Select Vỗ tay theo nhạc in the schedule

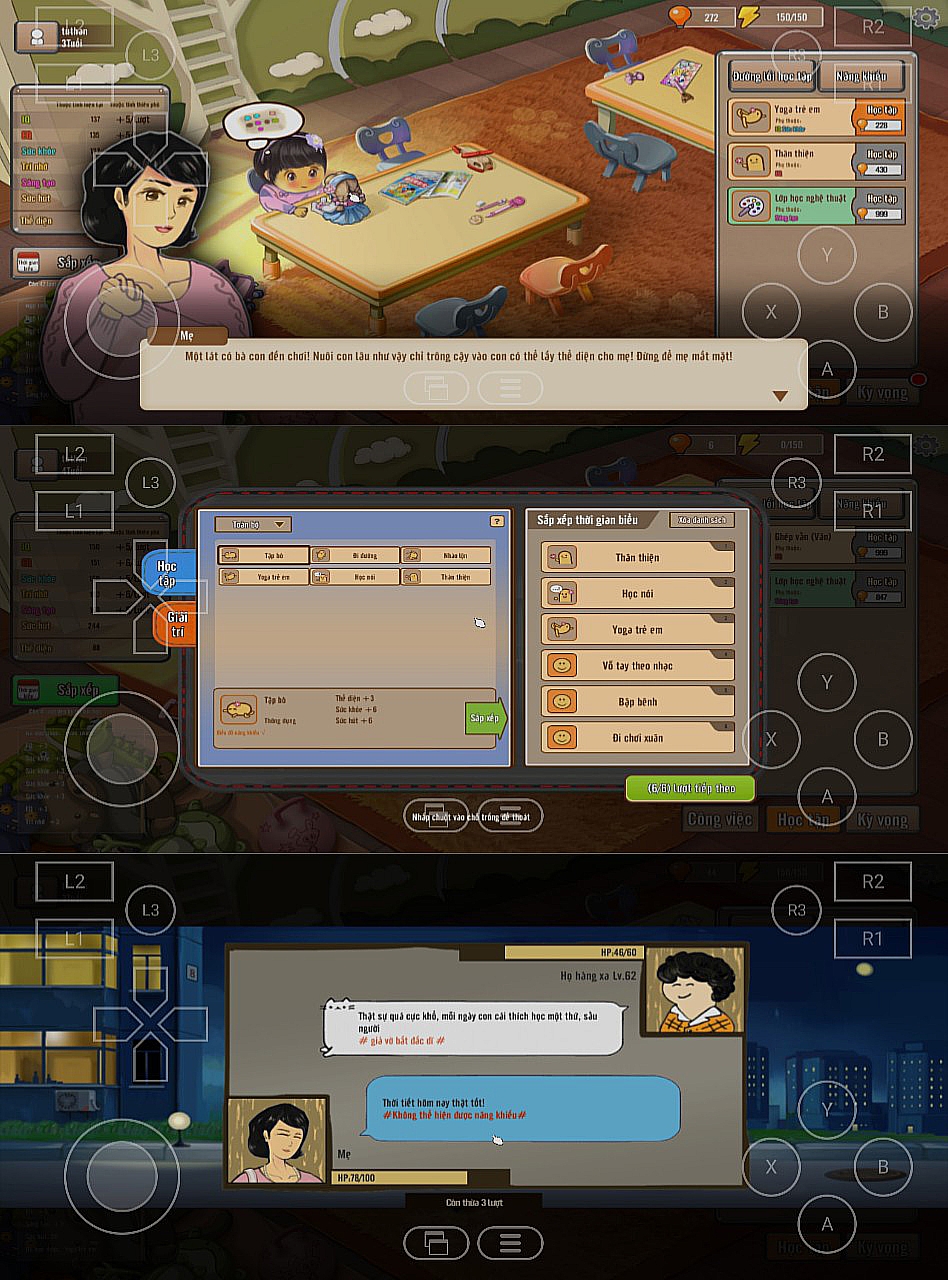click(x=638, y=666)
